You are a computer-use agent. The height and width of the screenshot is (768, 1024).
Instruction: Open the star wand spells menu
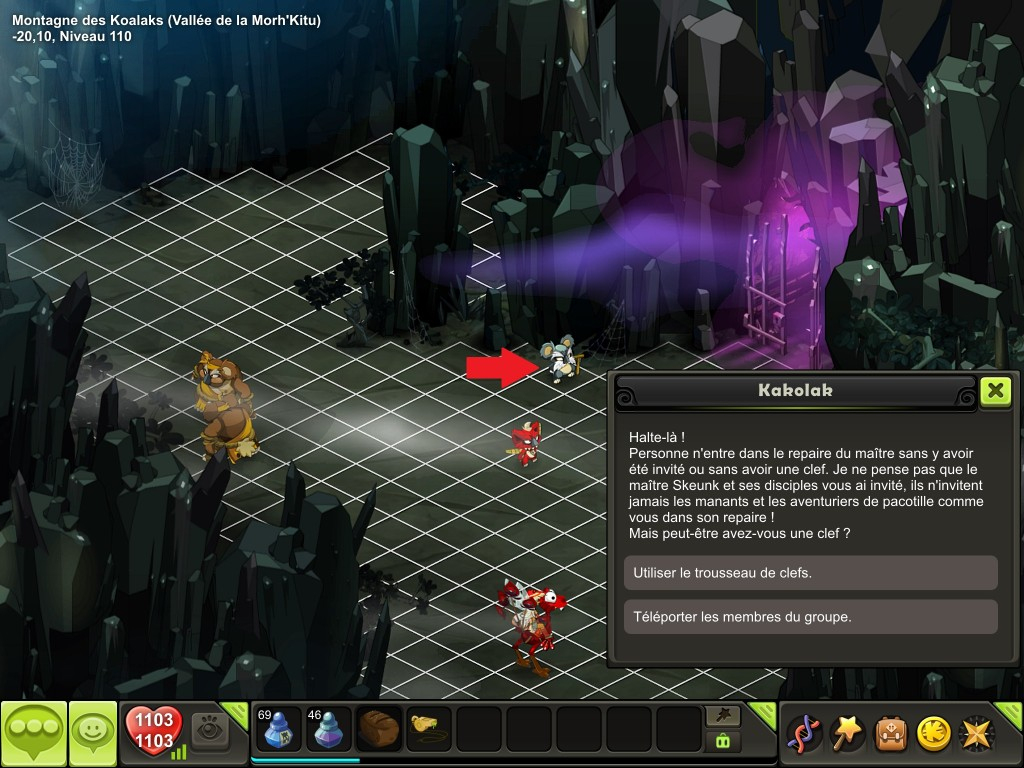[x=848, y=734]
